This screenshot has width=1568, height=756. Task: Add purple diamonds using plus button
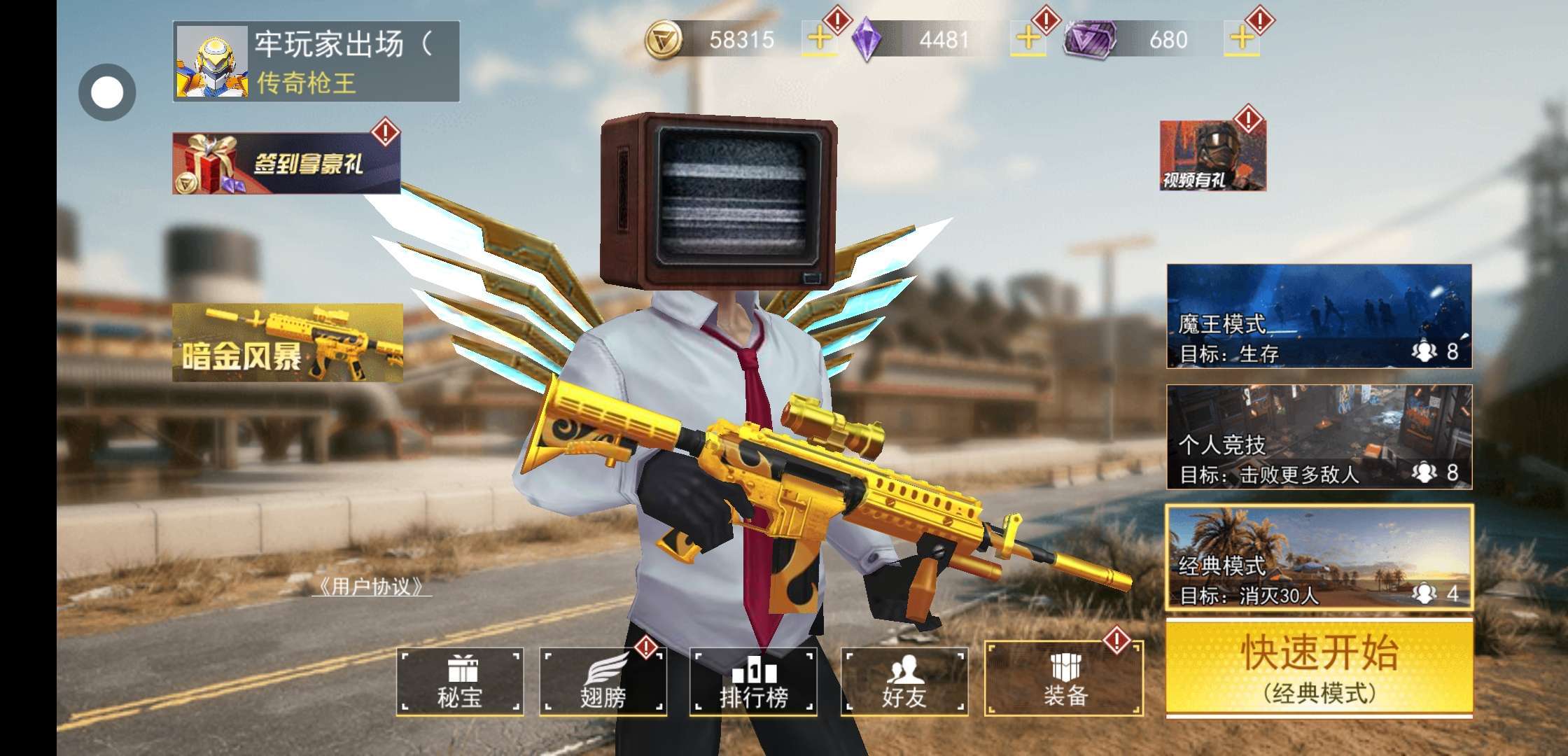[1028, 39]
